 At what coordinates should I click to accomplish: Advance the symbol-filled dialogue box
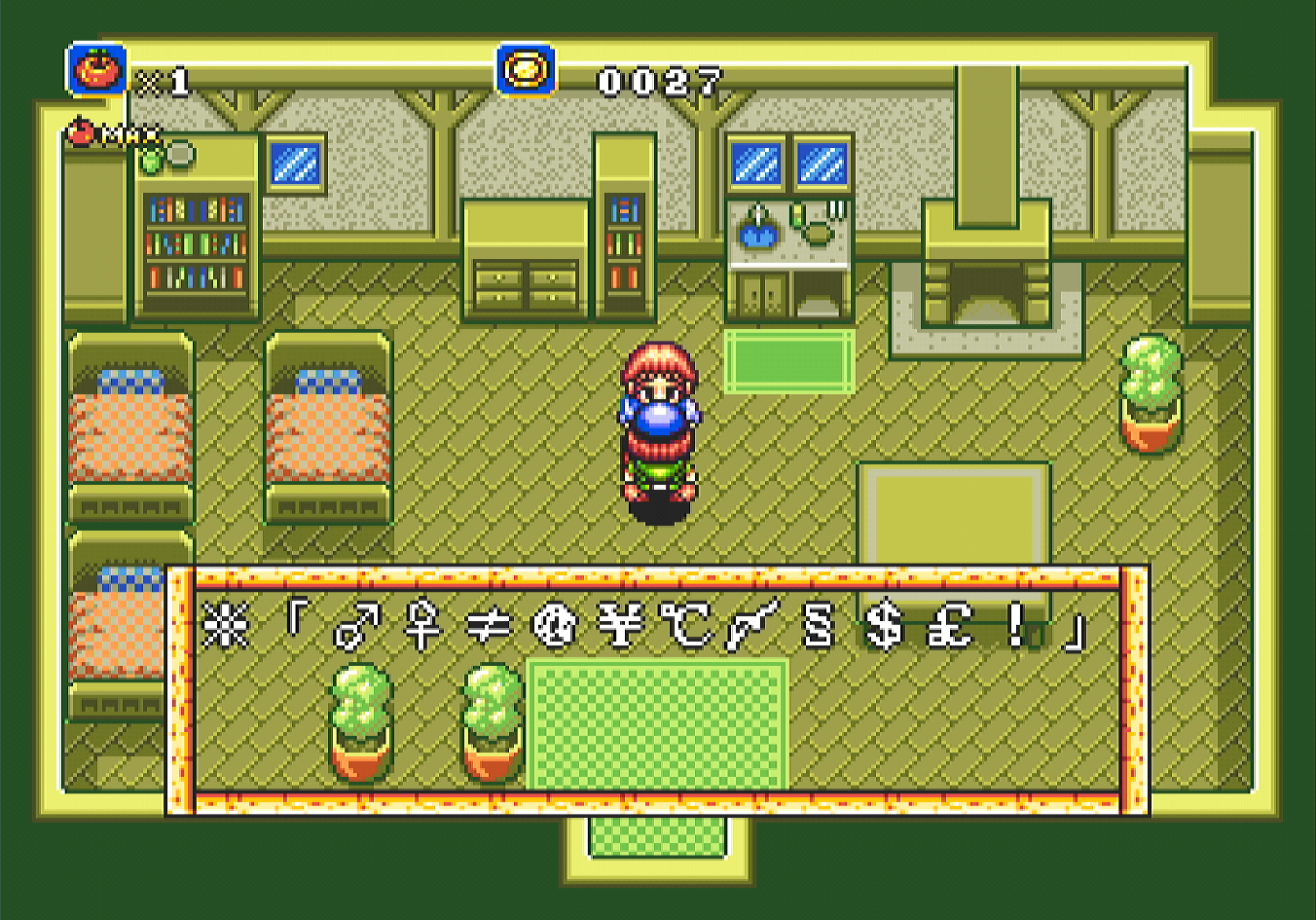click(657, 688)
